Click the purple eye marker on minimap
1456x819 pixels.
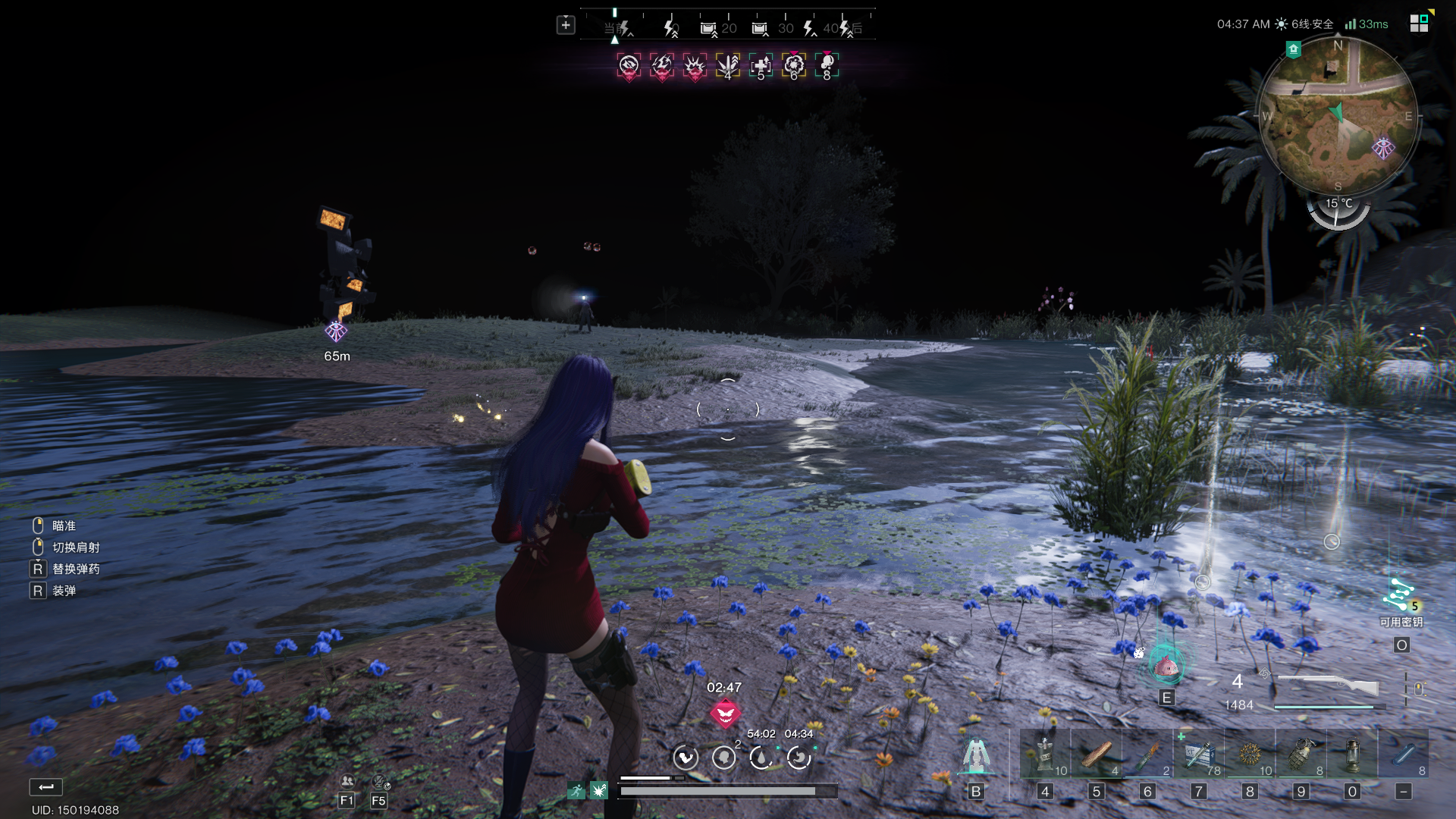[x=1383, y=148]
